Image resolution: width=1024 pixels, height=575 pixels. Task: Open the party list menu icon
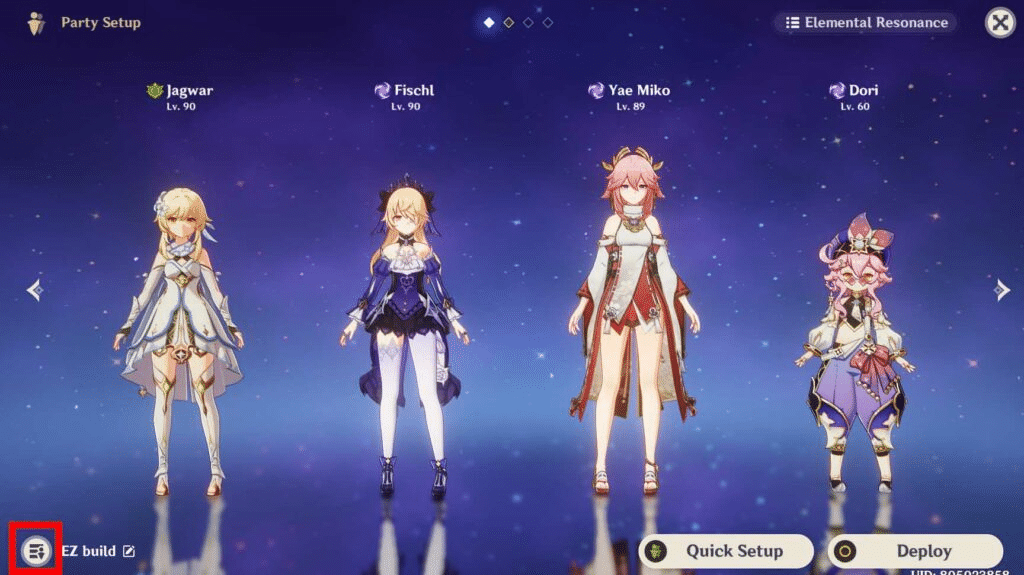(37, 550)
